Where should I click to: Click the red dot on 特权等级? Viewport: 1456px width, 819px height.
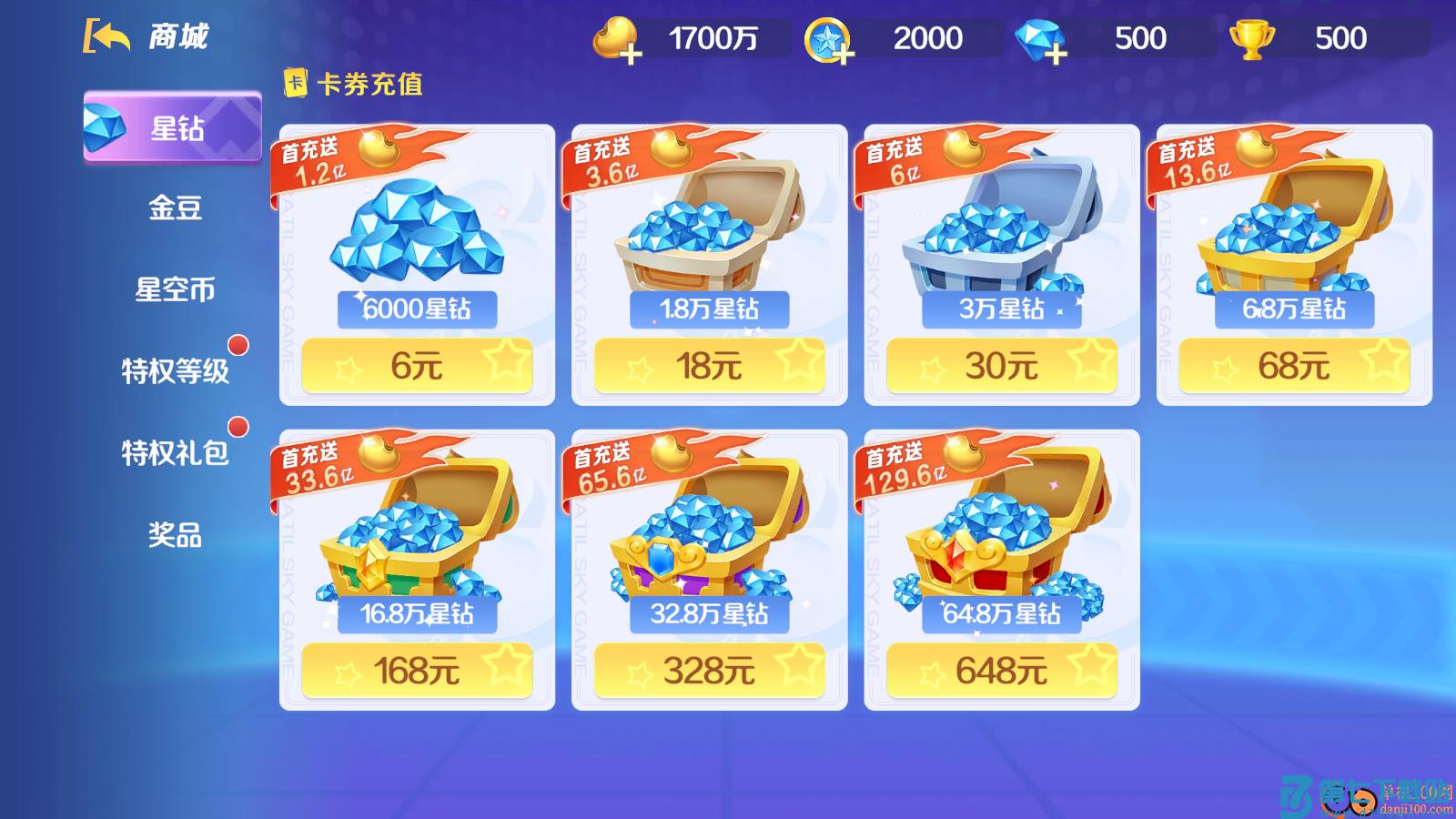pos(238,344)
